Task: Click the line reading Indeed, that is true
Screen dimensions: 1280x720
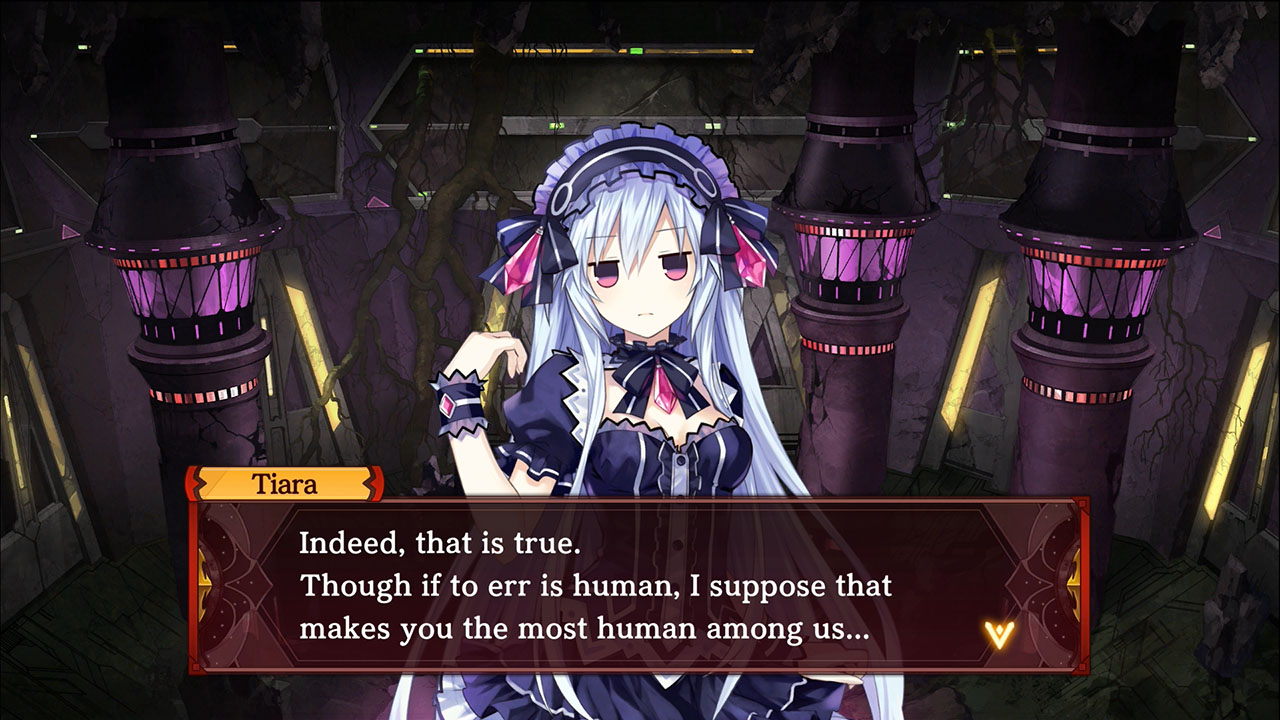Action: (x=440, y=544)
